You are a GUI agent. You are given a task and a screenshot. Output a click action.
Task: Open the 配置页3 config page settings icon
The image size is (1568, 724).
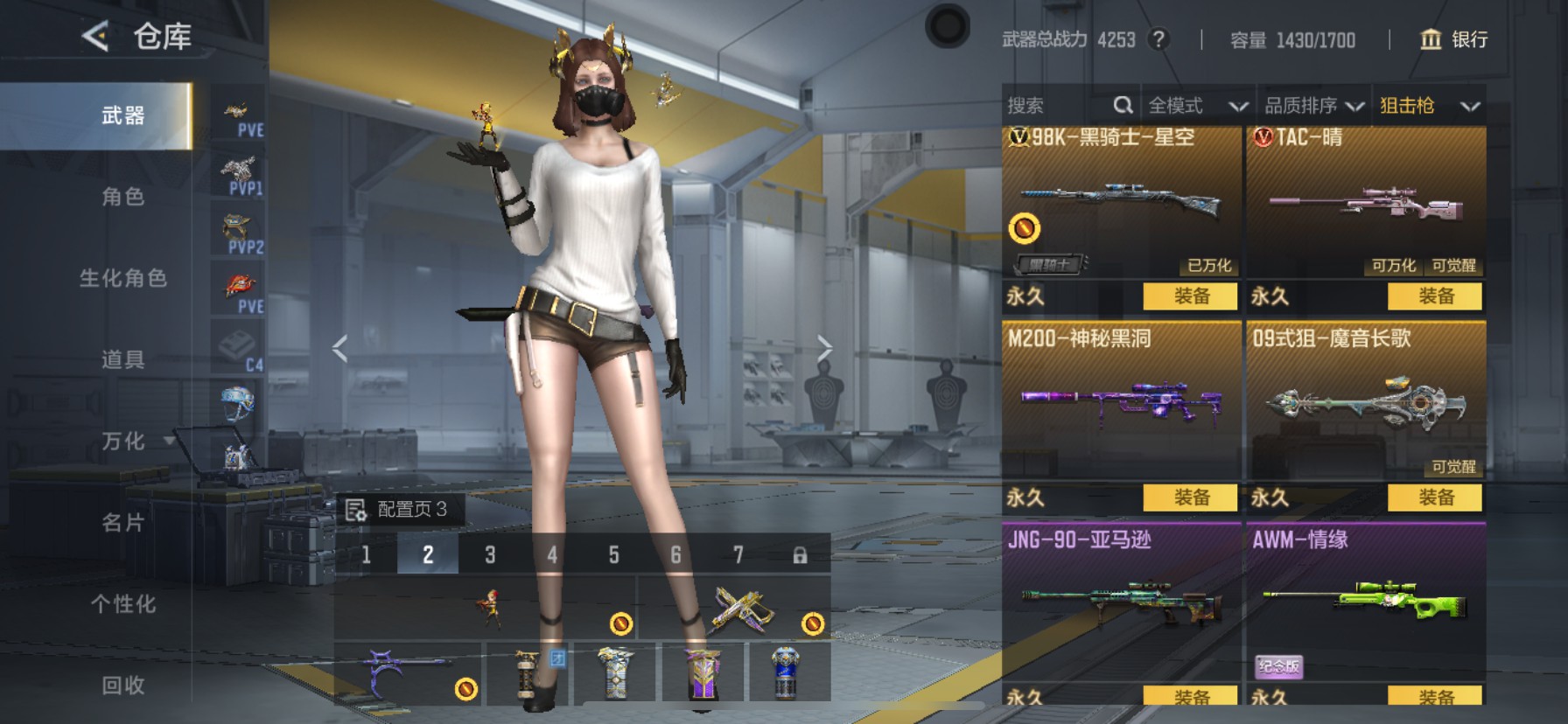pyautogui.click(x=357, y=512)
